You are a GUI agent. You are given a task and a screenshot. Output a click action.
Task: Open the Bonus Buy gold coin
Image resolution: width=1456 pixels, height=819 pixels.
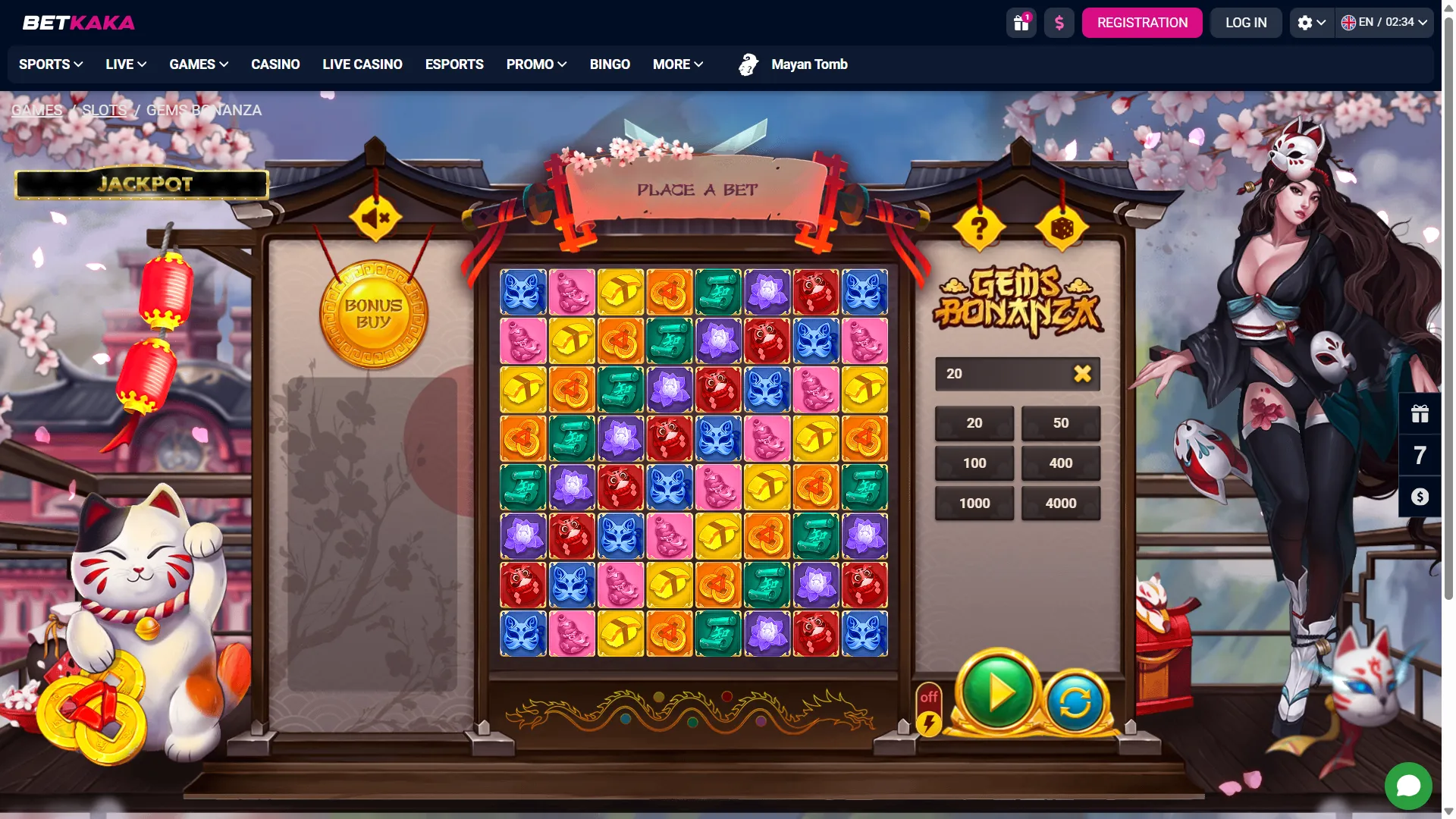[375, 315]
